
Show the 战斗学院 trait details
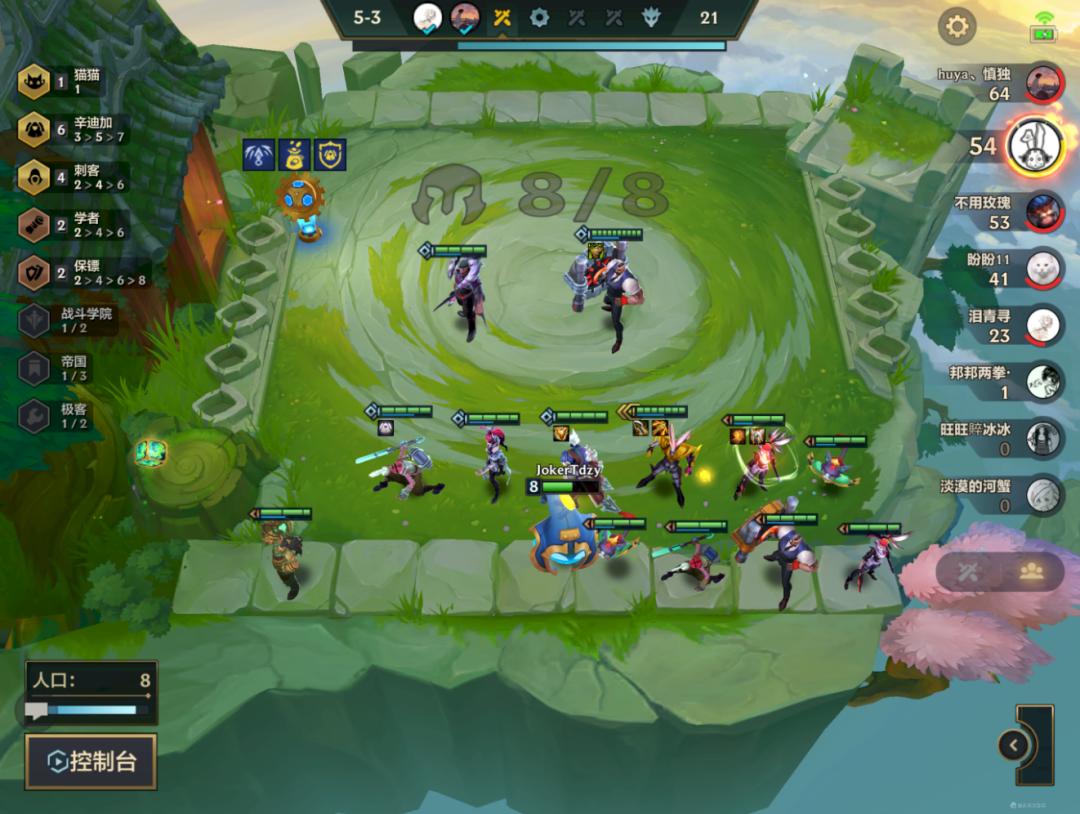tap(35, 320)
